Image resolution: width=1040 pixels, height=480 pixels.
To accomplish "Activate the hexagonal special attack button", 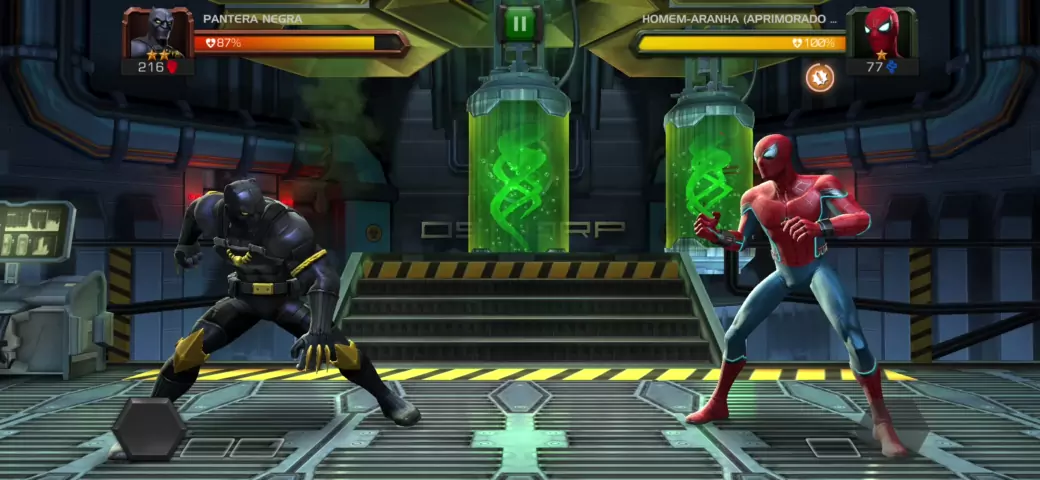I will click(148, 429).
